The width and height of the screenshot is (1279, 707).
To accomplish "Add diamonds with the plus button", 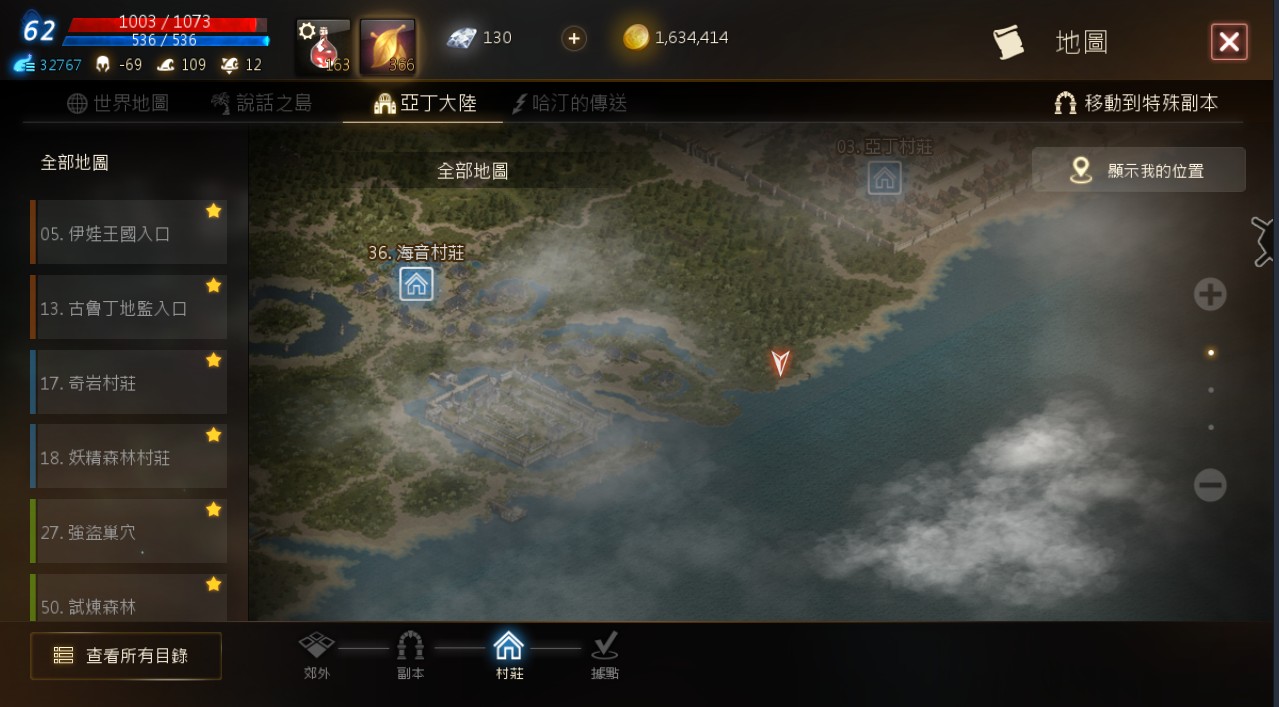I will point(574,39).
